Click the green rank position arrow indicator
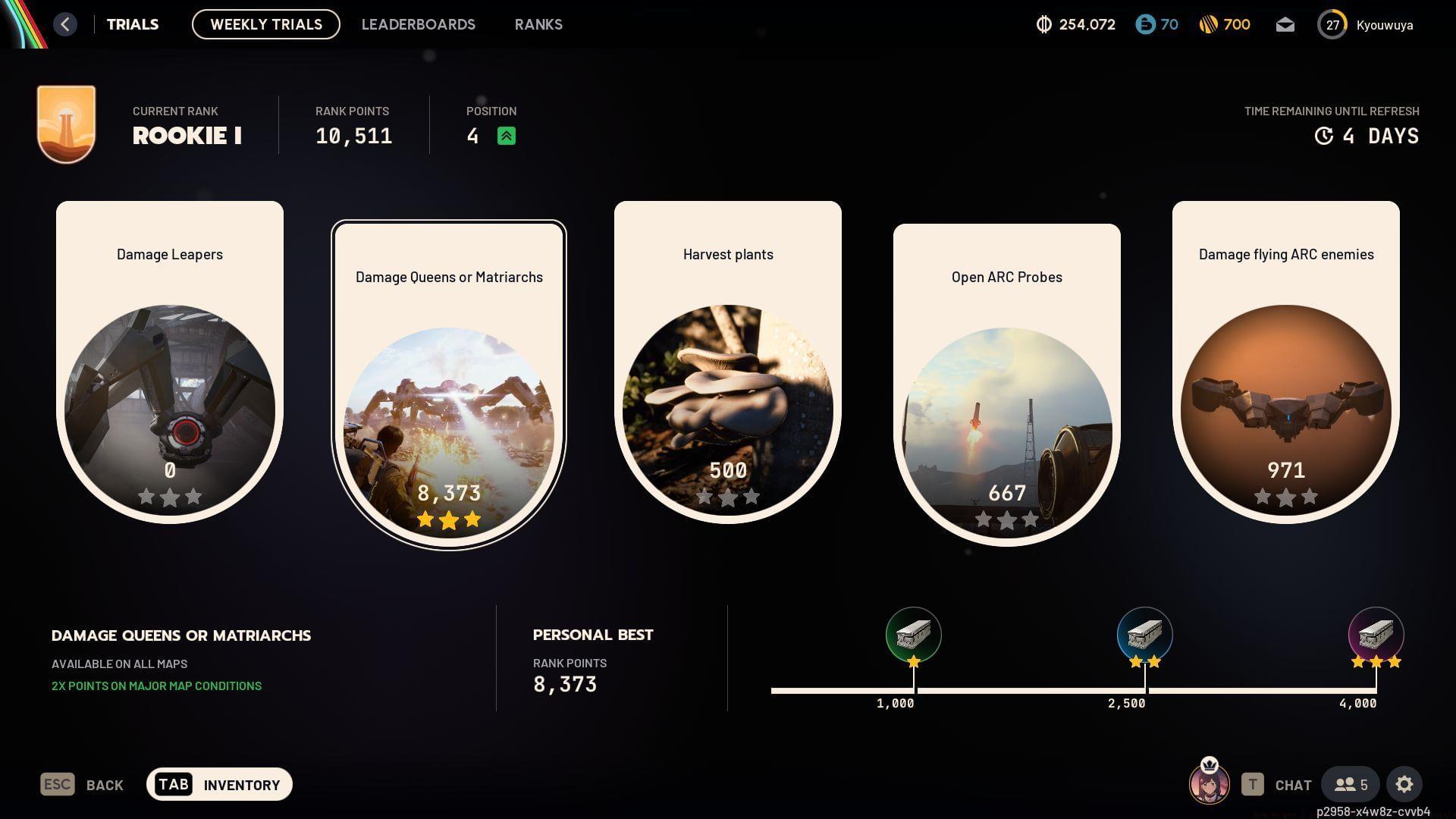This screenshot has width=1456, height=819. 507,136
